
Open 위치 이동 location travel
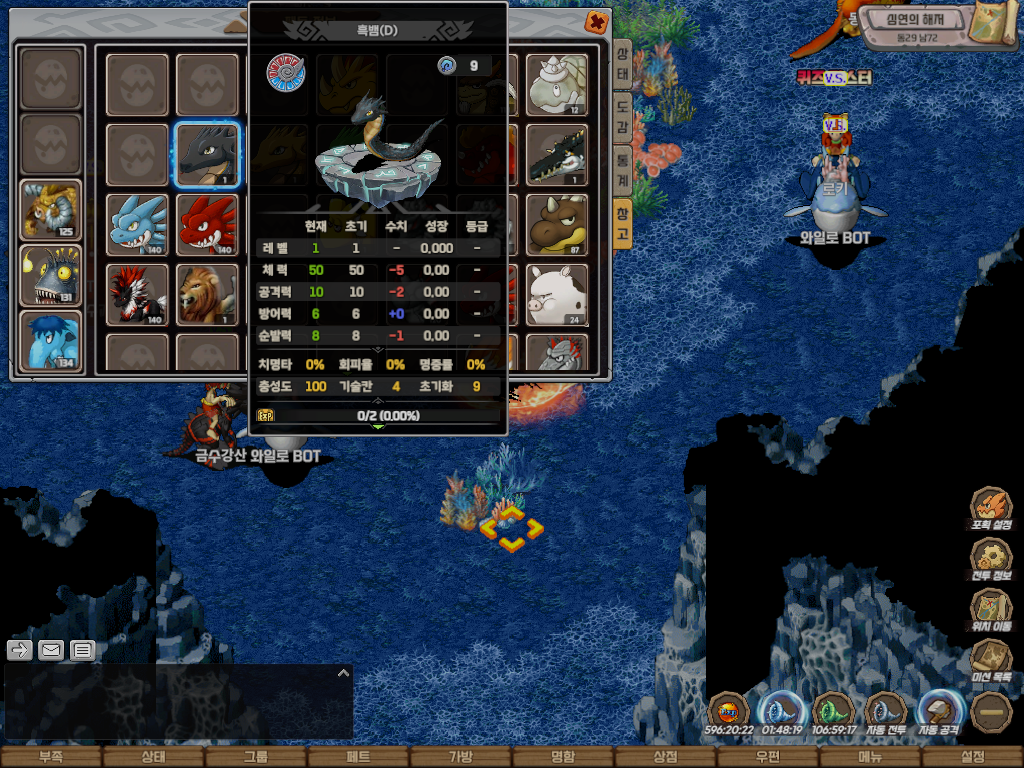[991, 610]
